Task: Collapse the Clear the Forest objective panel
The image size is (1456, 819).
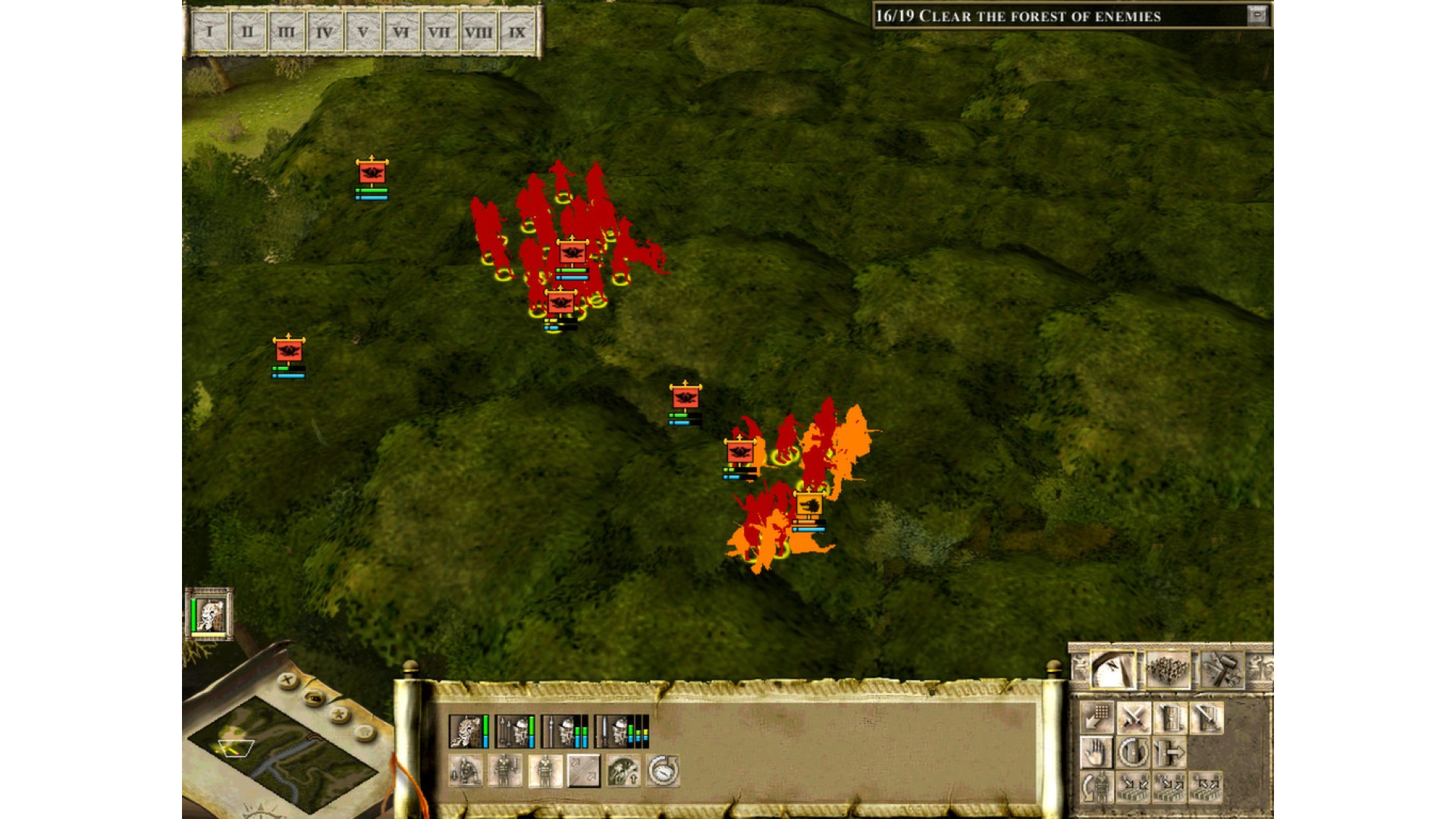Action: 1257,15
